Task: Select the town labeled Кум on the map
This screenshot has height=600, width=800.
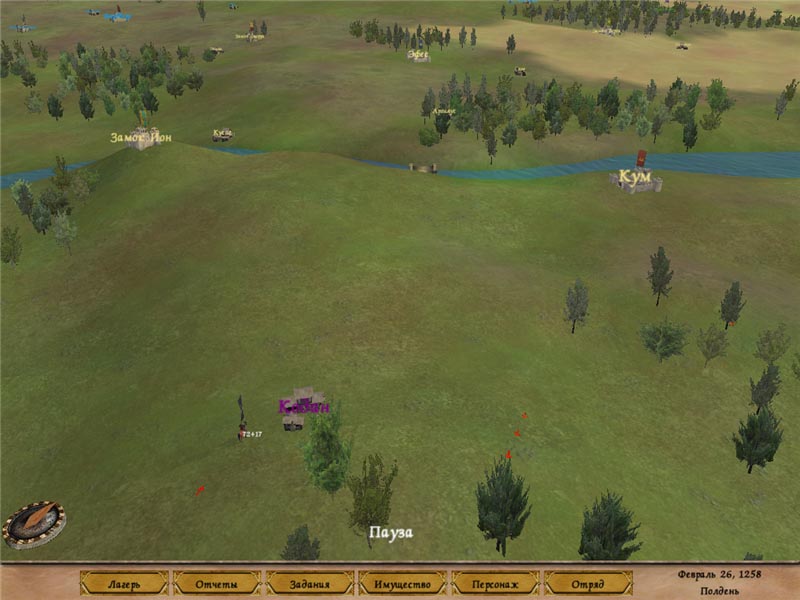Action: (x=635, y=180)
